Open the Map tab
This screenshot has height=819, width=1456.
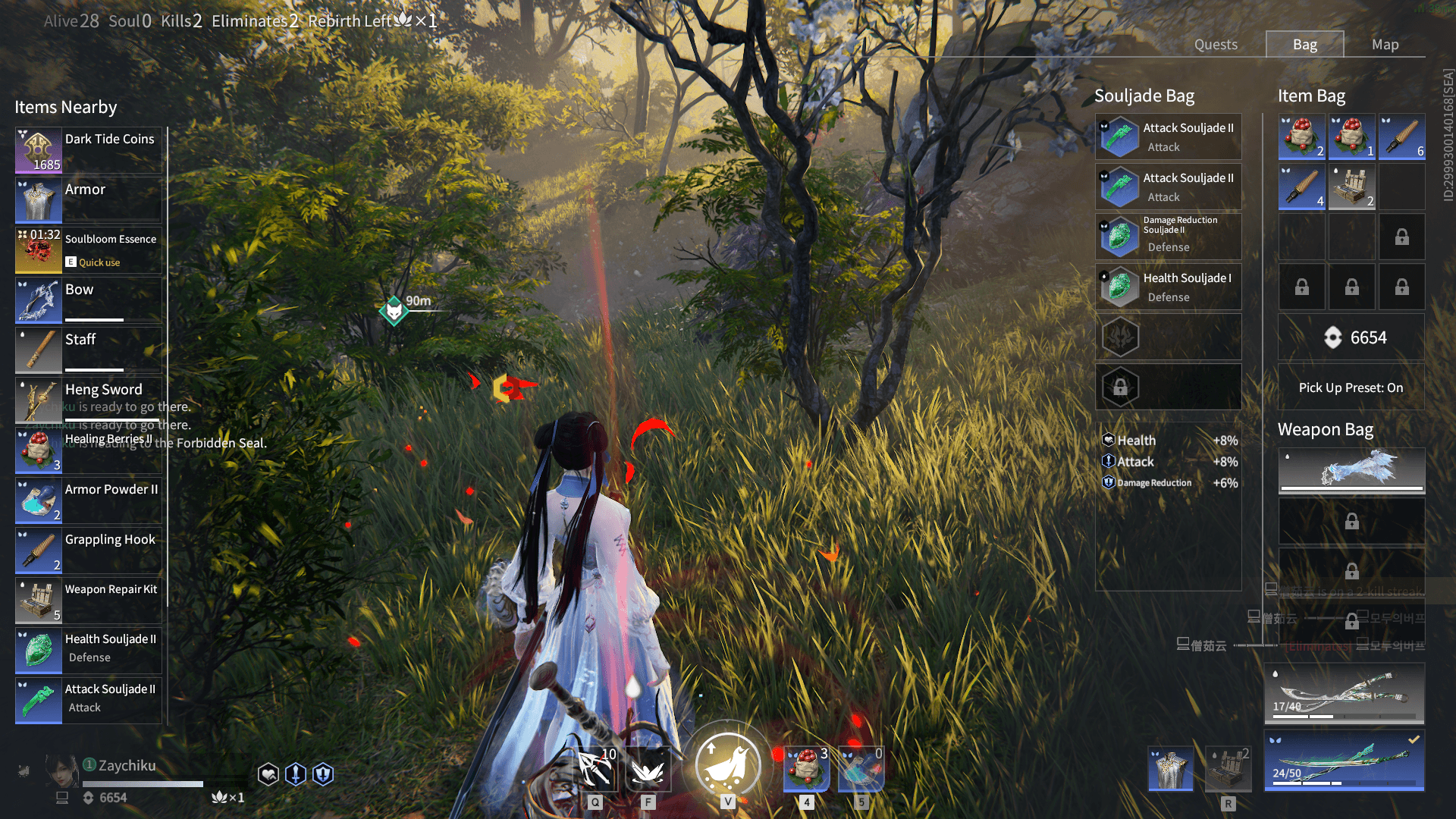pos(1385,45)
